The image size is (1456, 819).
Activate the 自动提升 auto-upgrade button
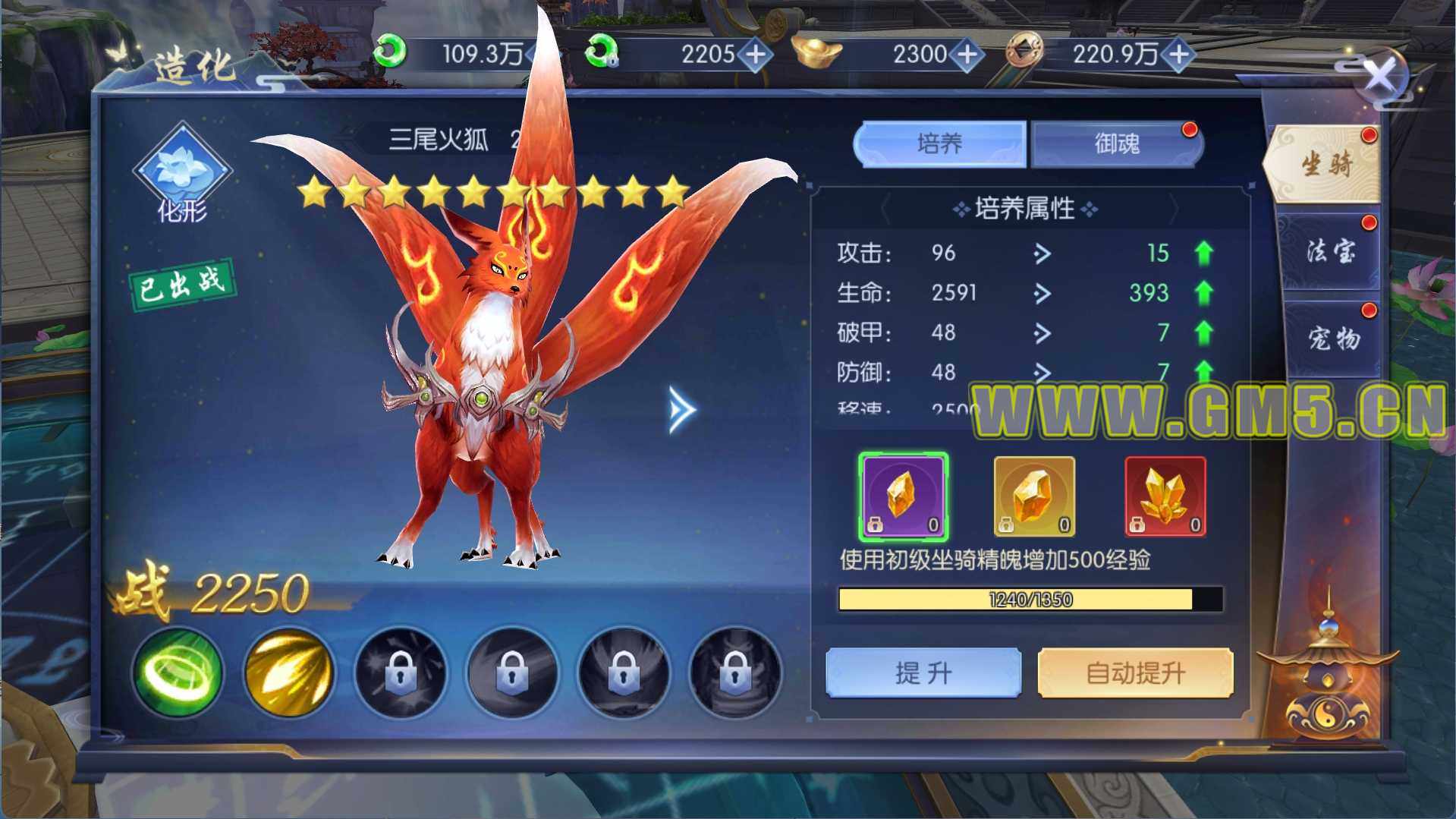pyautogui.click(x=1135, y=673)
